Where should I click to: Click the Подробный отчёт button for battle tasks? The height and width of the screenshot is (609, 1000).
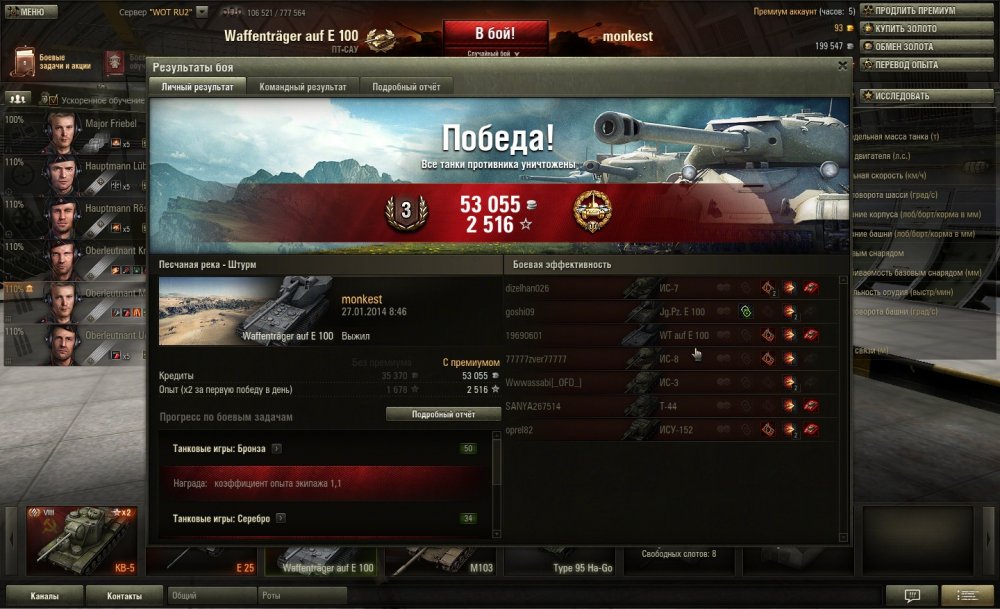443,414
